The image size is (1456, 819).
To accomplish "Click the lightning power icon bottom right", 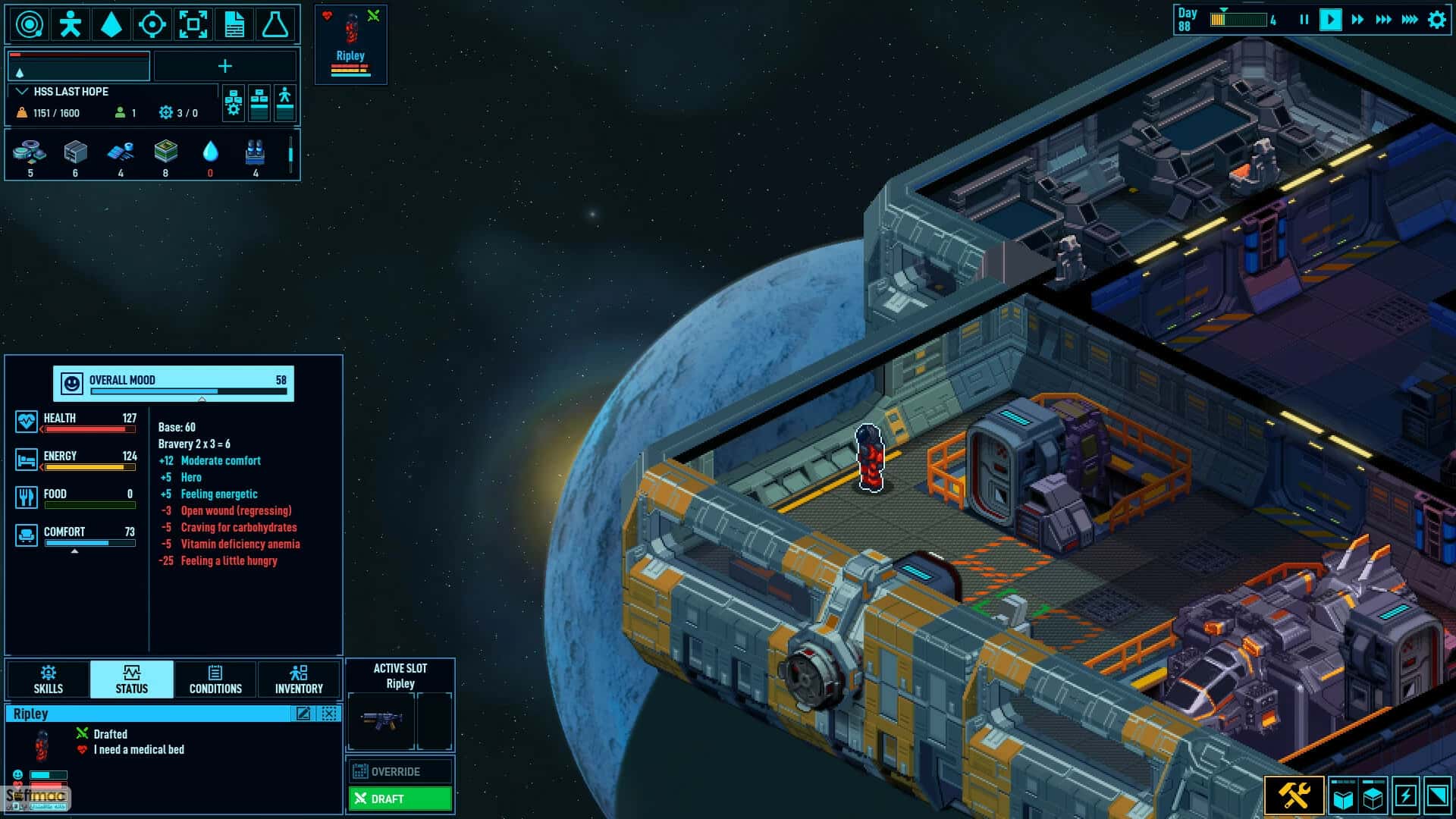I will pos(1404,796).
